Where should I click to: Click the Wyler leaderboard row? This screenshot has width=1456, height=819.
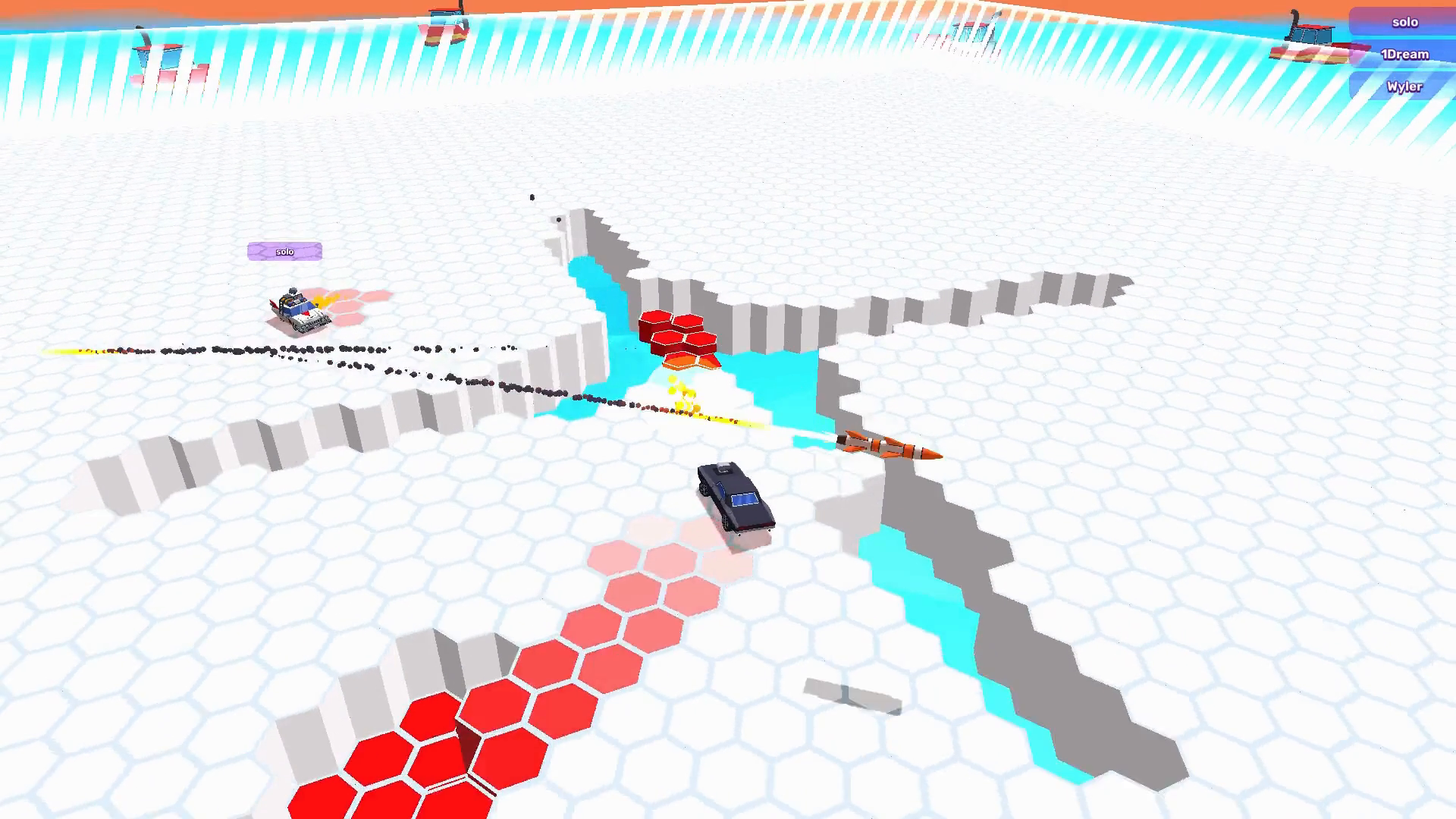[1404, 86]
